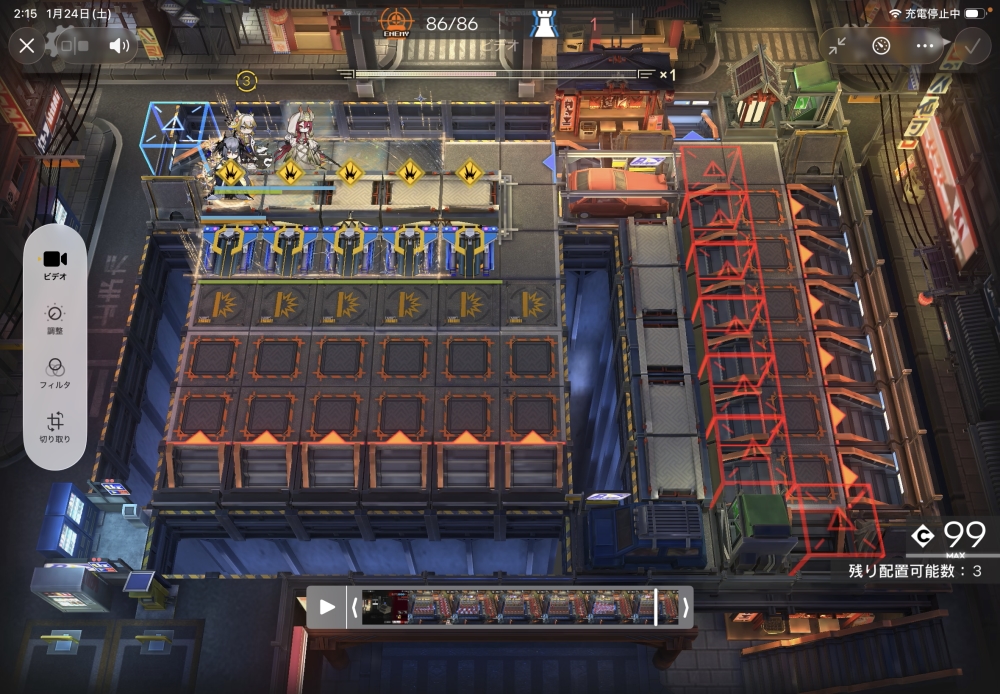1000x694 pixels.
Task: Open the dial-shaped icon in the top bar
Action: (881, 46)
